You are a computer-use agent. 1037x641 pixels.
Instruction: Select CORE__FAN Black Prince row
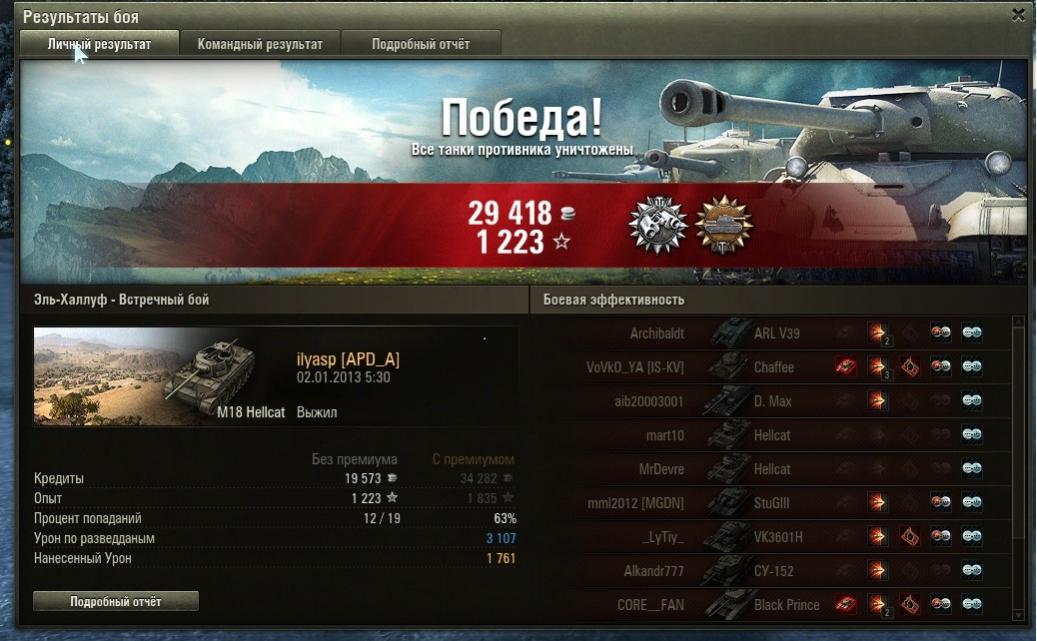click(770, 604)
